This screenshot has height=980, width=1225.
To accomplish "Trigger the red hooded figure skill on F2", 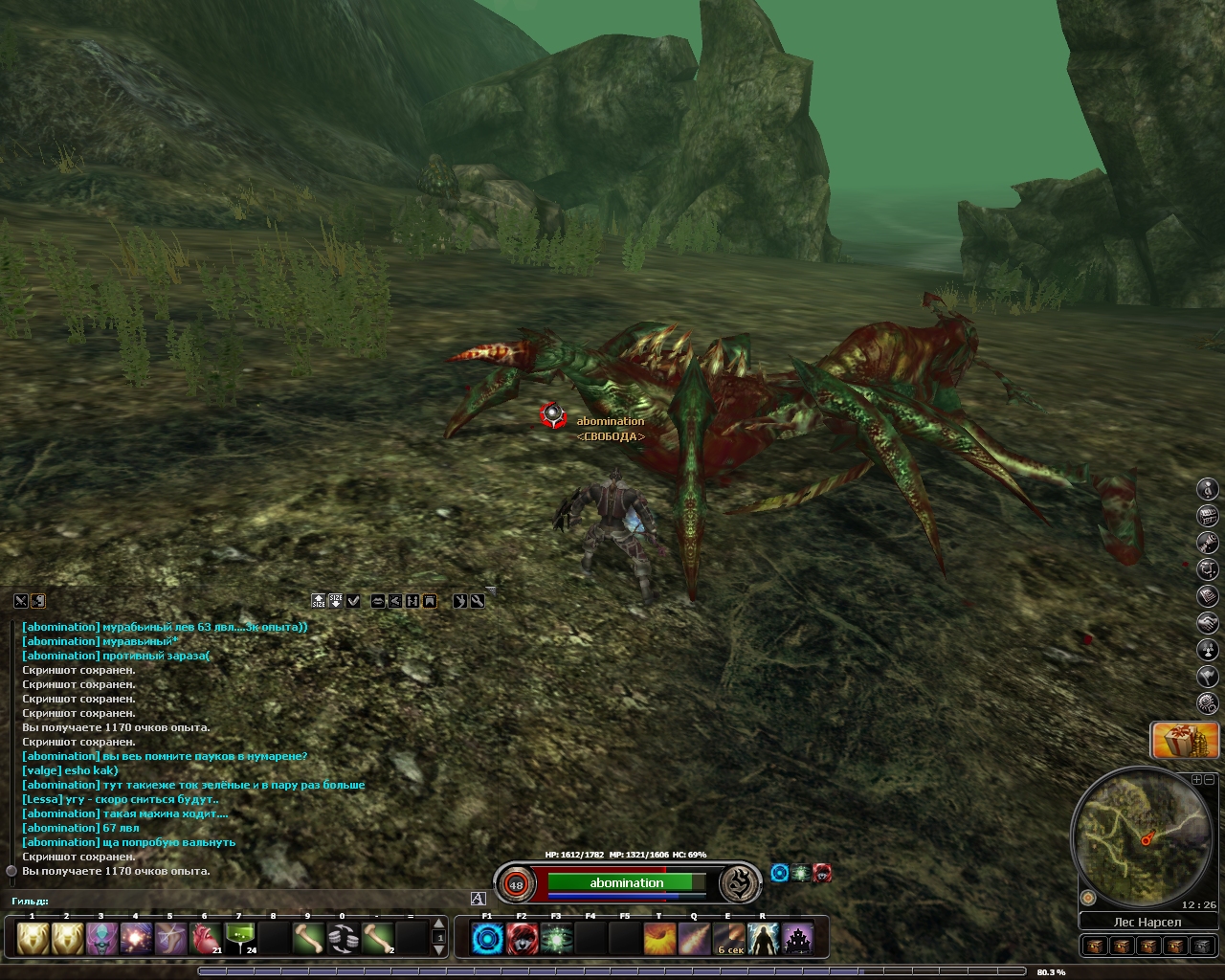I will (522, 938).
